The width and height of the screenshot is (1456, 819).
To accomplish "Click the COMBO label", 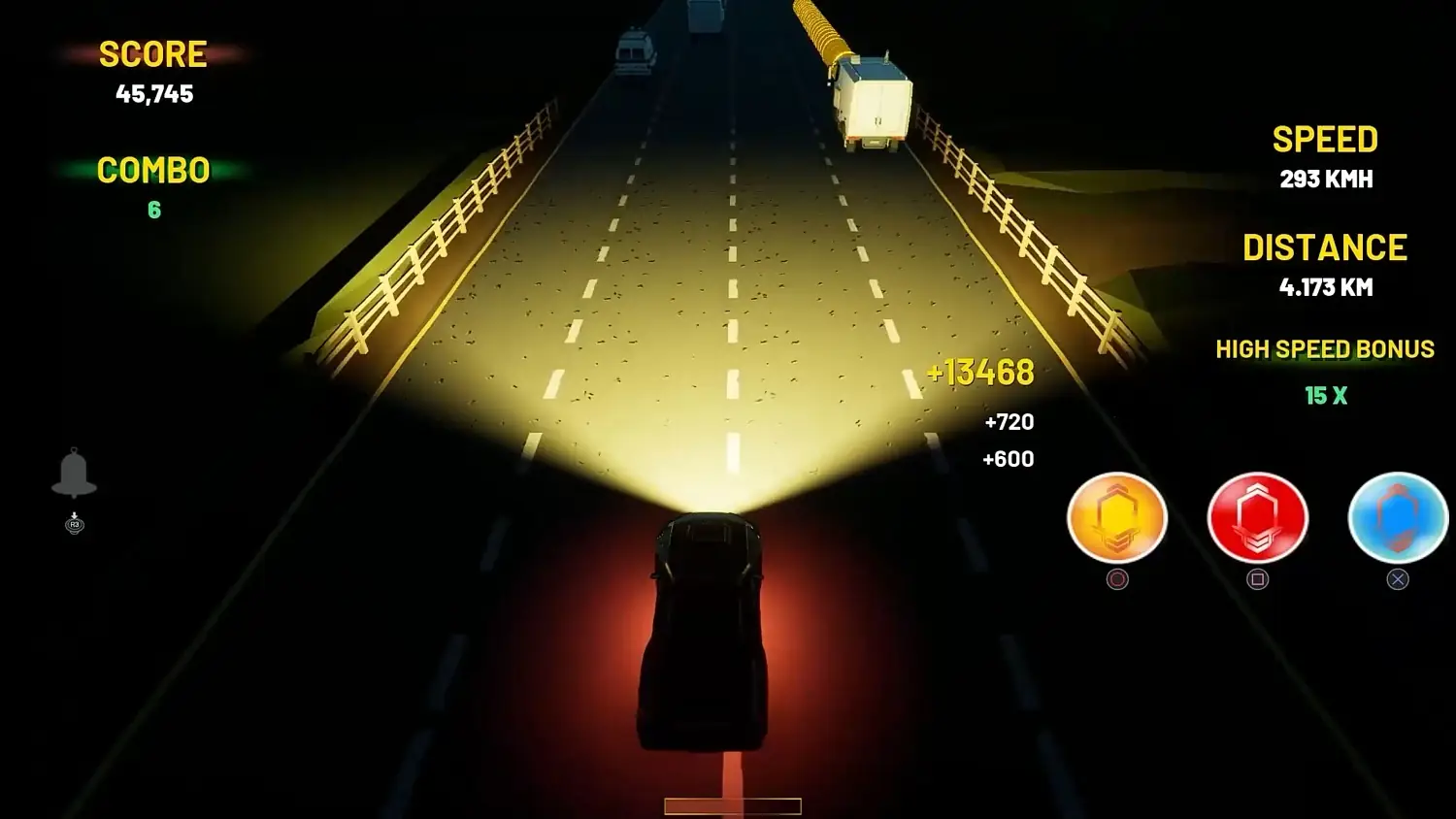I will [152, 171].
